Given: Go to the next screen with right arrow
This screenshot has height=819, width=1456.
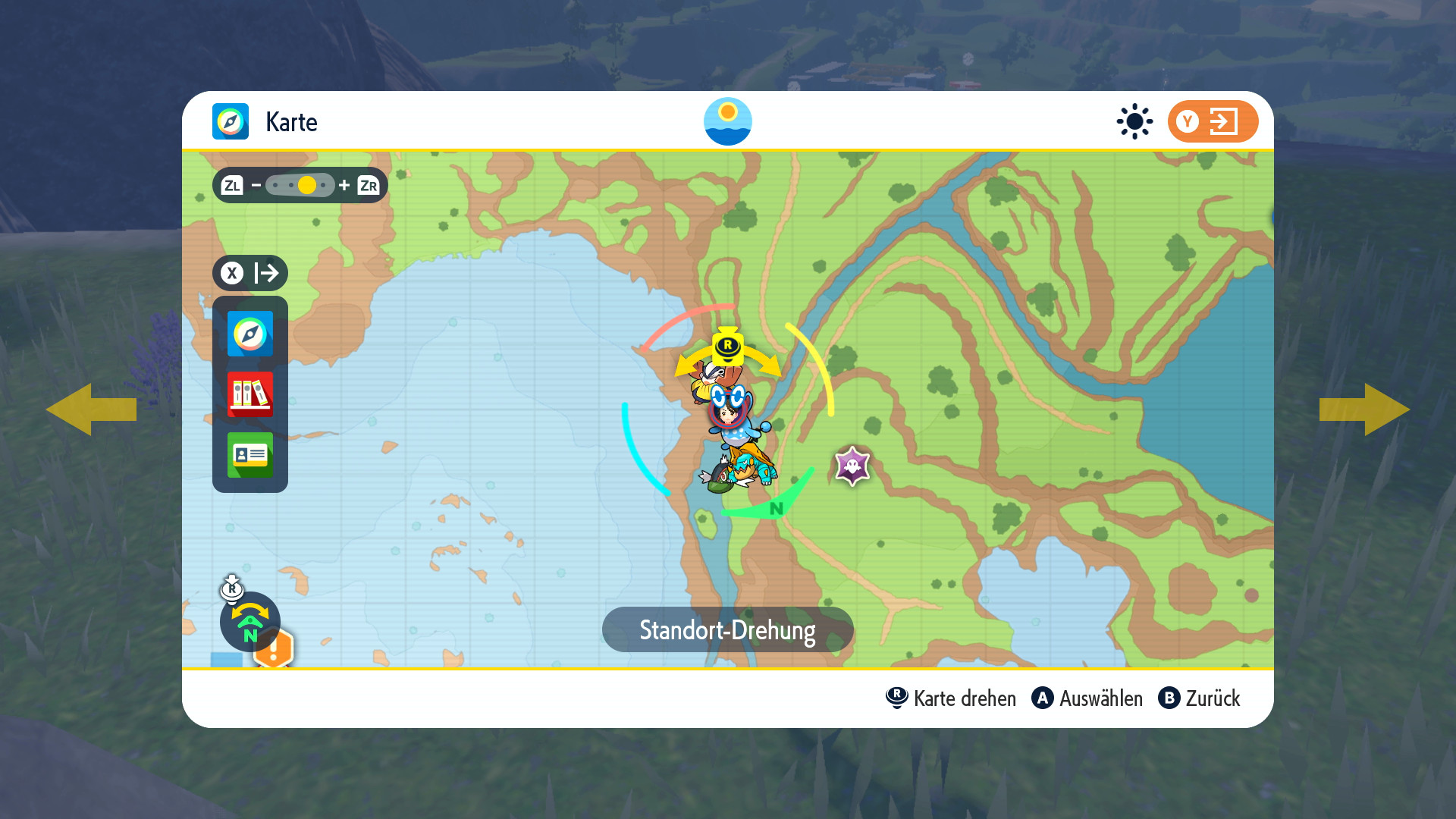Looking at the screenshot, I should 1364,409.
